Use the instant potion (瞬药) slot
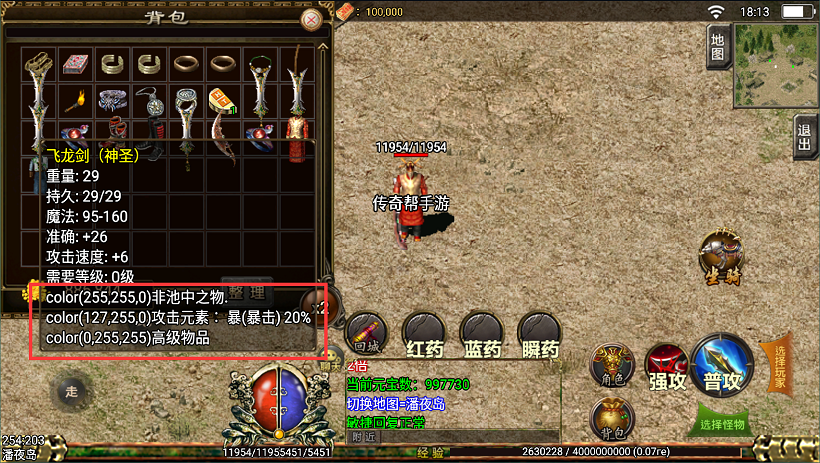The height and width of the screenshot is (463, 820). coord(539,334)
